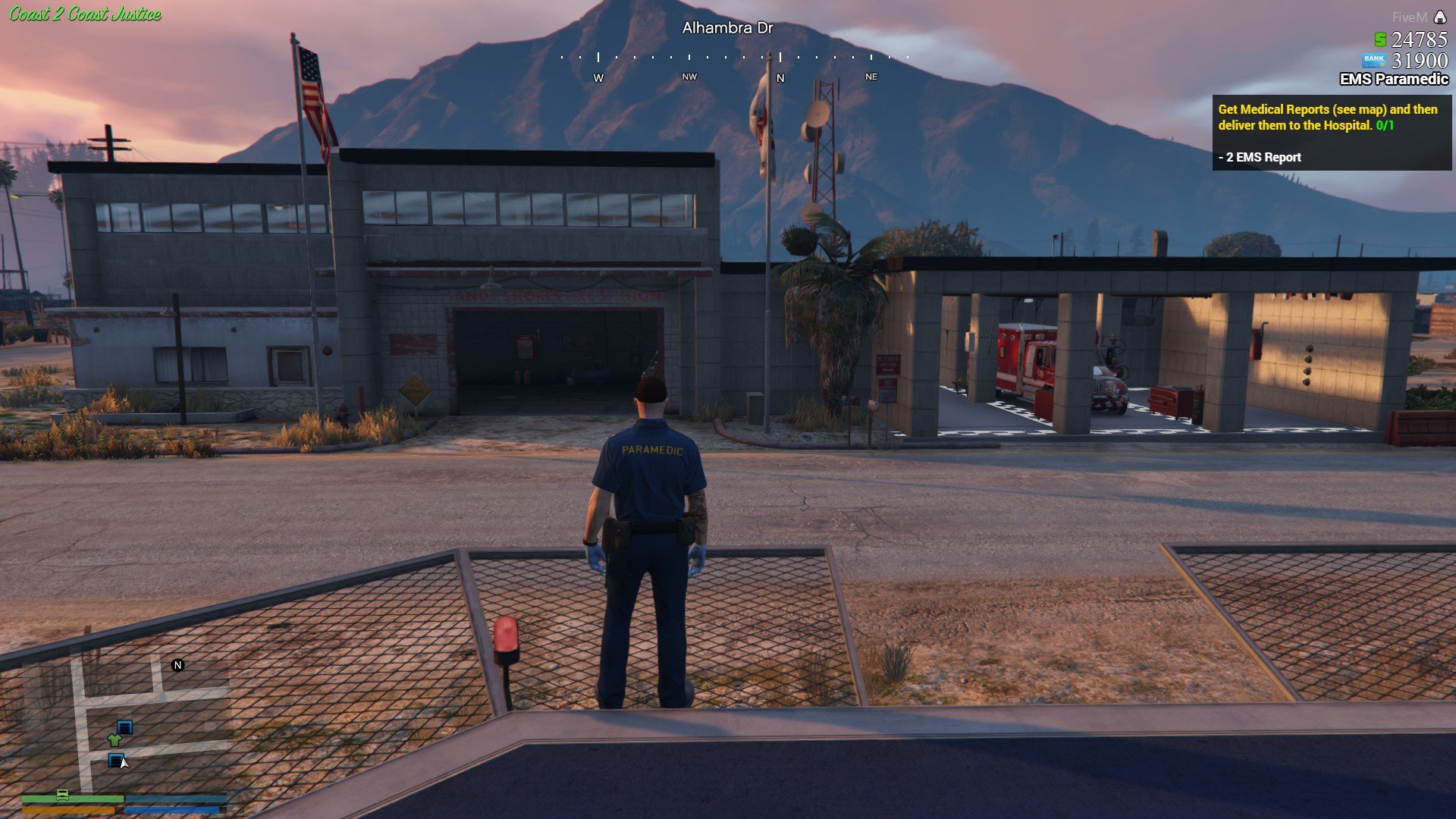
Task: Click the green car blip on minimap
Action: click(x=63, y=795)
